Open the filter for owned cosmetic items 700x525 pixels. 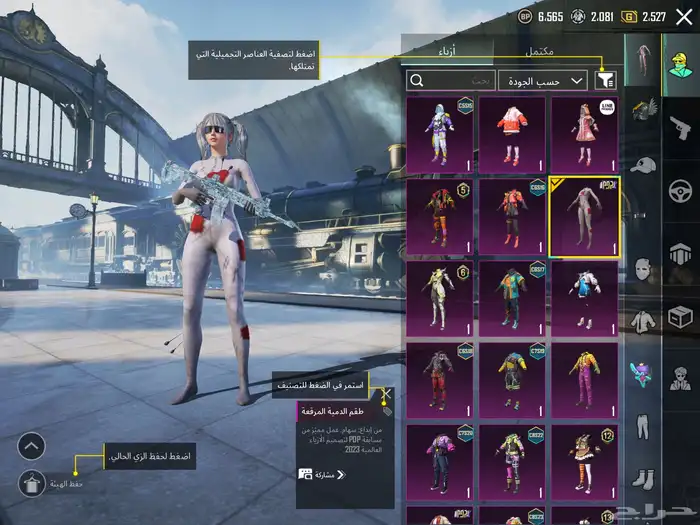pyautogui.click(x=606, y=80)
